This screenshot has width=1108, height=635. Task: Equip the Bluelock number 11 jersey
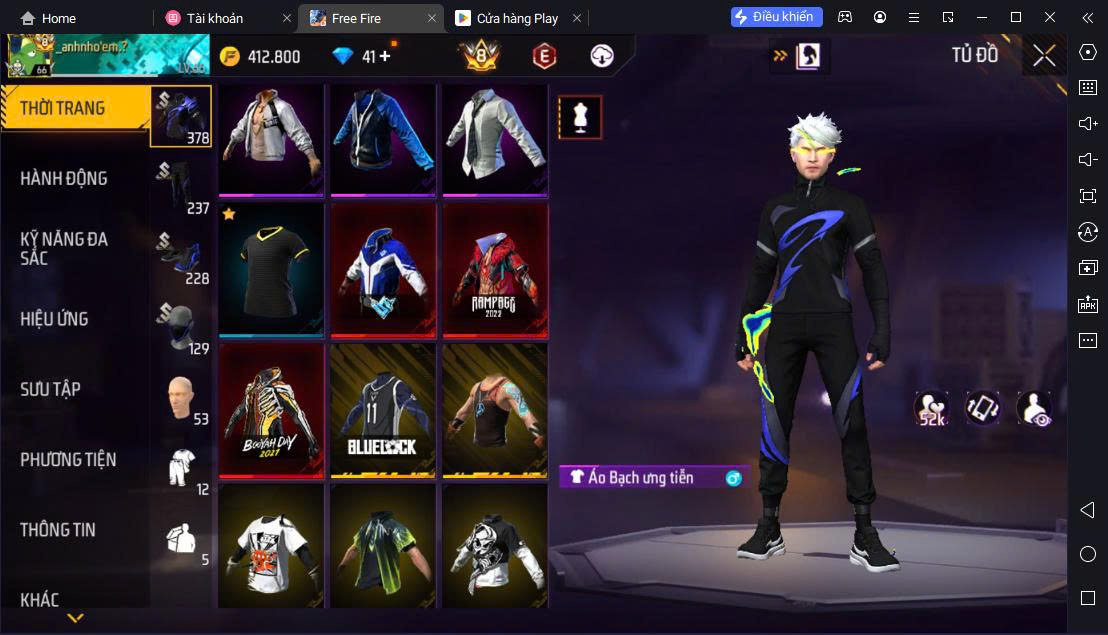coord(383,410)
